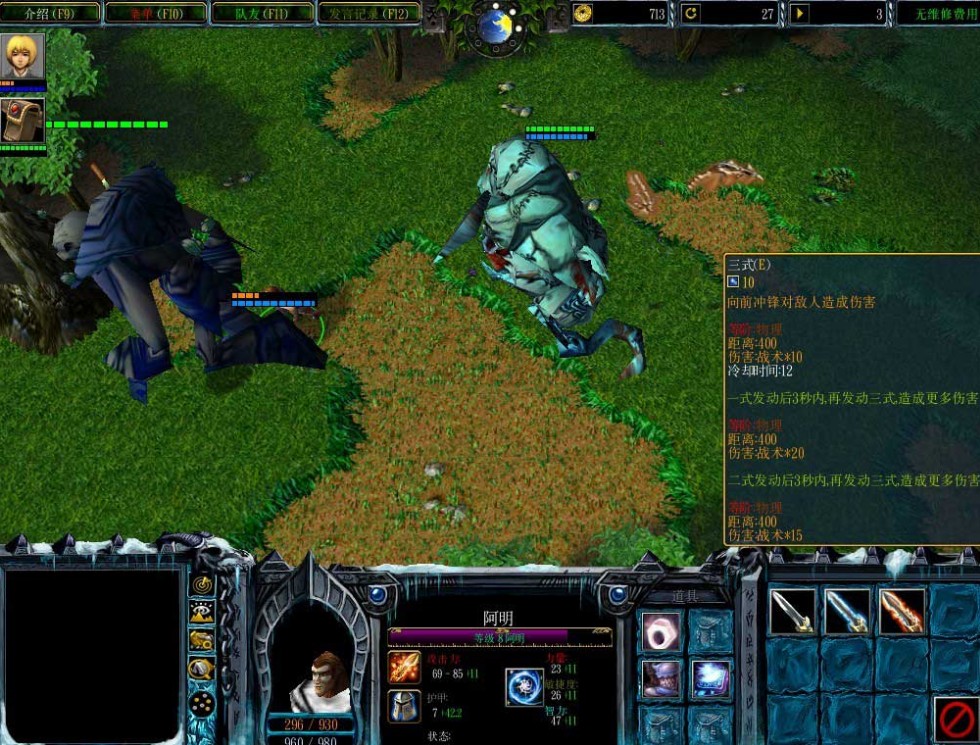Activate the silver sword ability
The width and height of the screenshot is (980, 745).
(793, 611)
